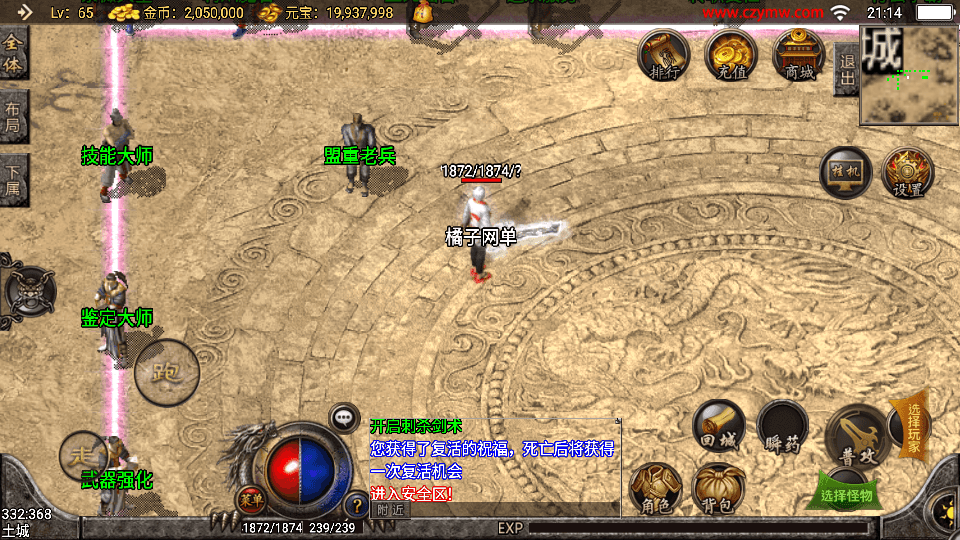
Task: Open the question mark help button
Action: tap(356, 505)
